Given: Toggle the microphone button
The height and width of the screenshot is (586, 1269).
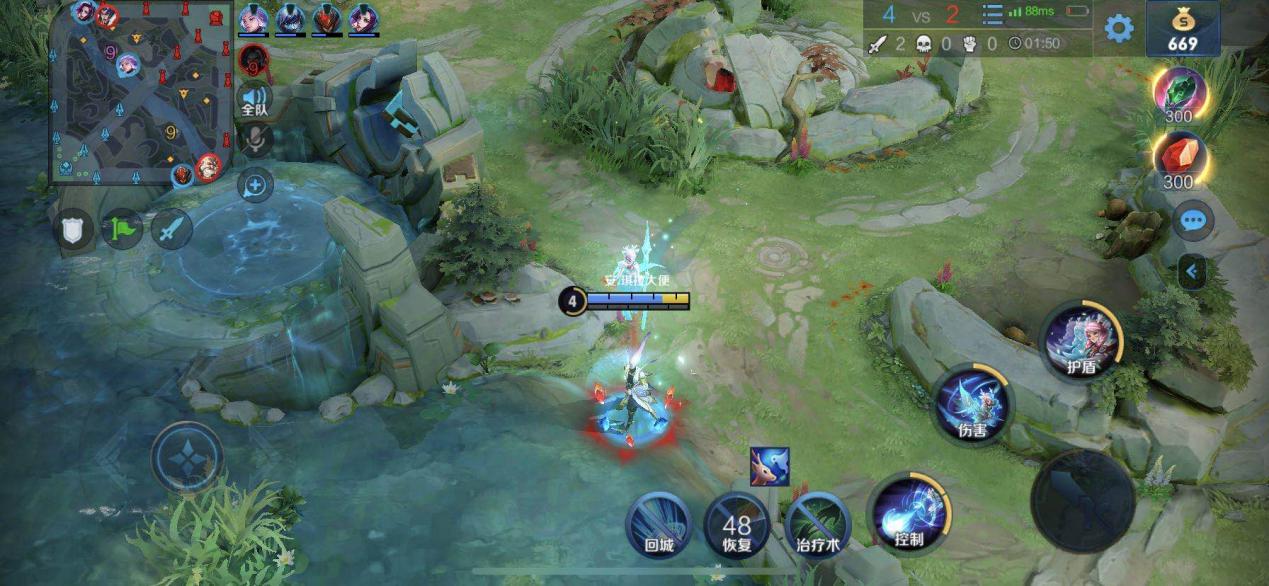Looking at the screenshot, I should coord(256,140).
